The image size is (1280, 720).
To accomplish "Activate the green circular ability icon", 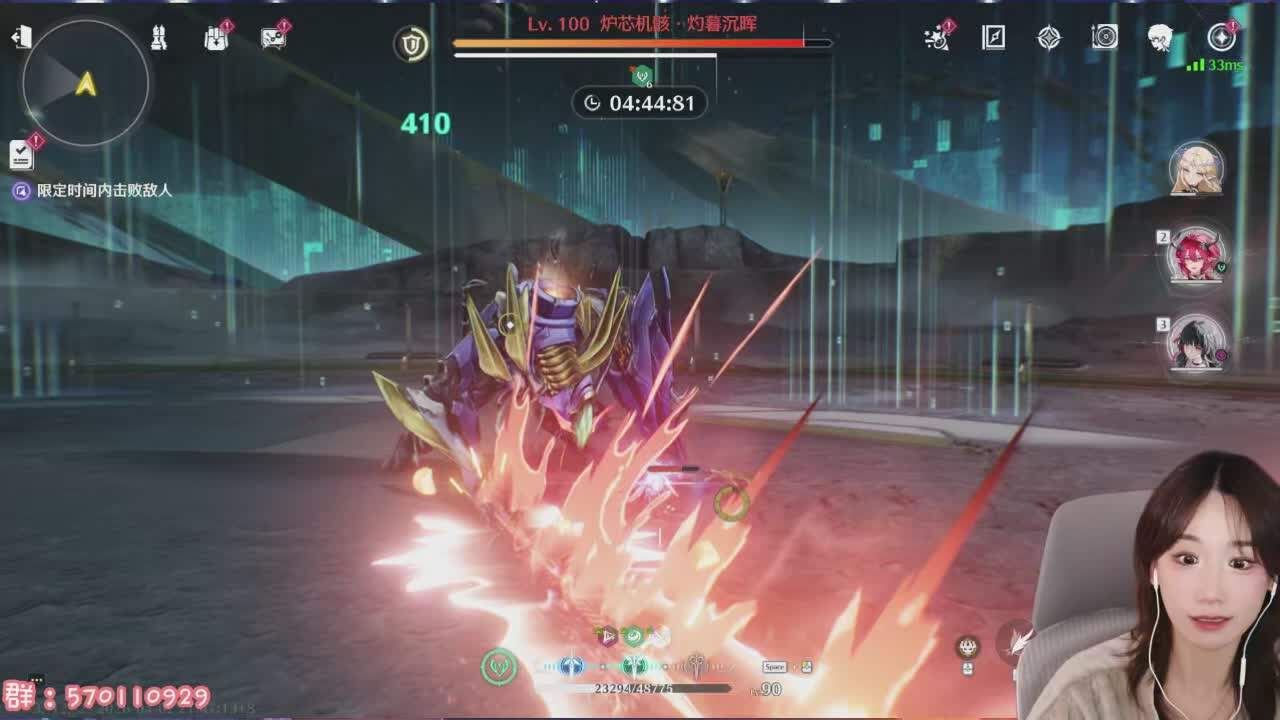I will [x=499, y=666].
